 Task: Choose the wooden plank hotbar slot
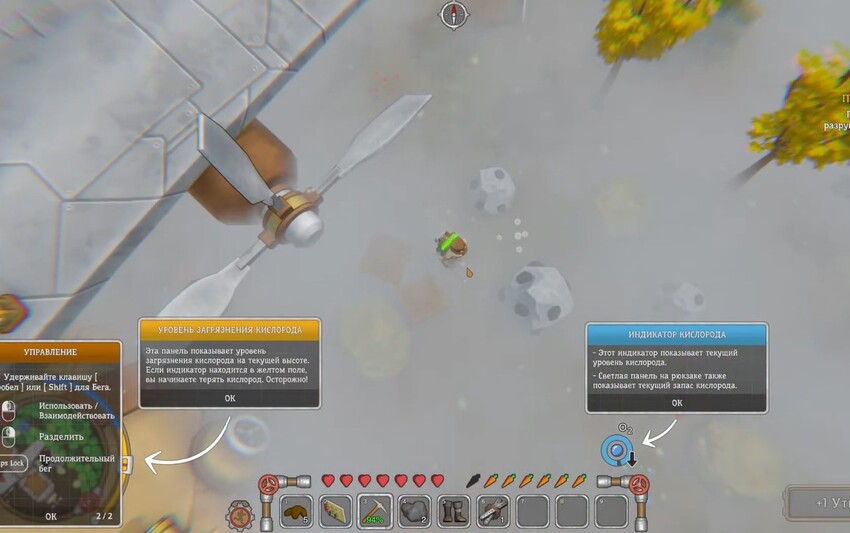pyautogui.click(x=336, y=511)
